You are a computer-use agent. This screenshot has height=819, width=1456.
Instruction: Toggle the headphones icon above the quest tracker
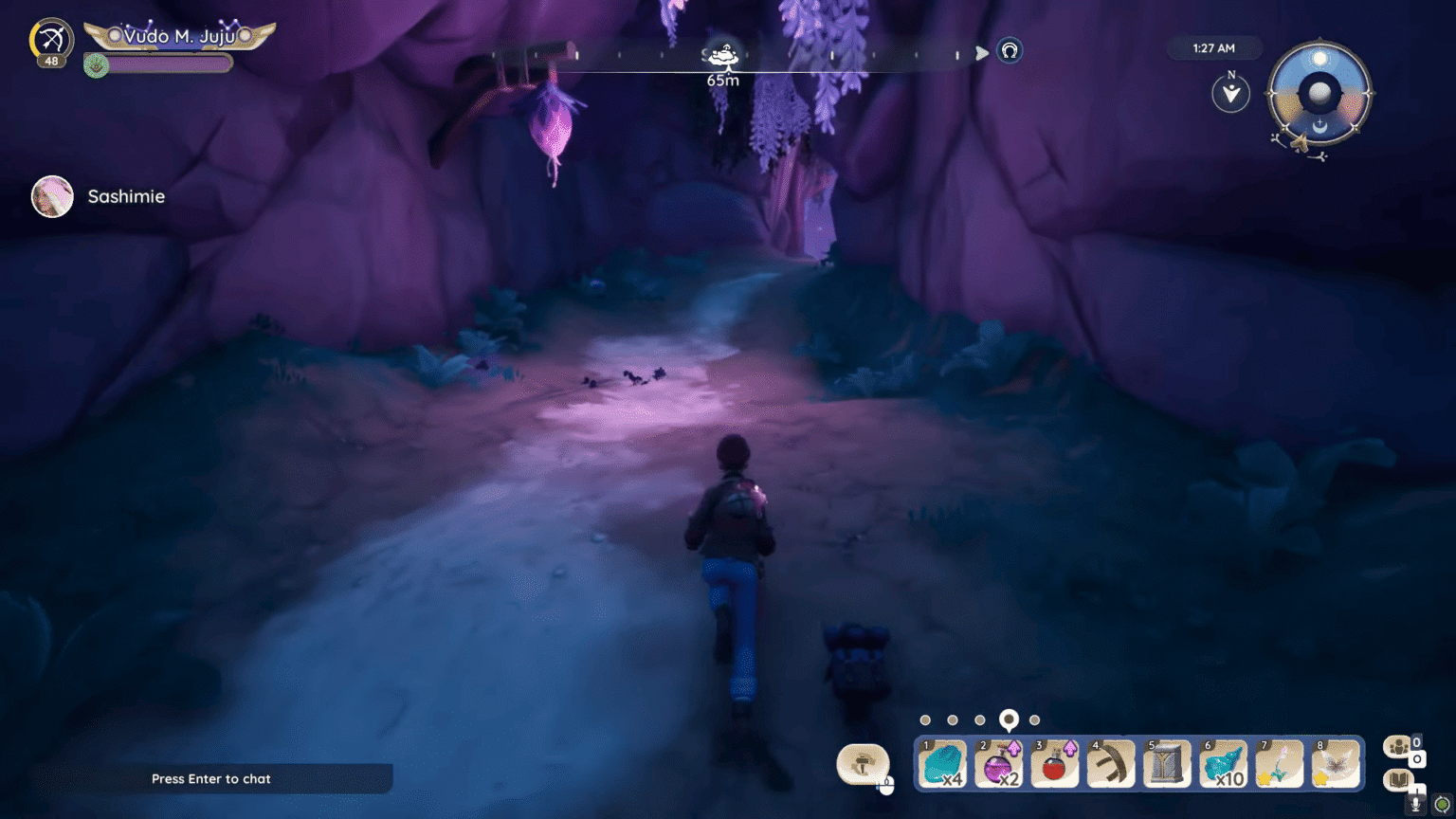click(1010, 52)
